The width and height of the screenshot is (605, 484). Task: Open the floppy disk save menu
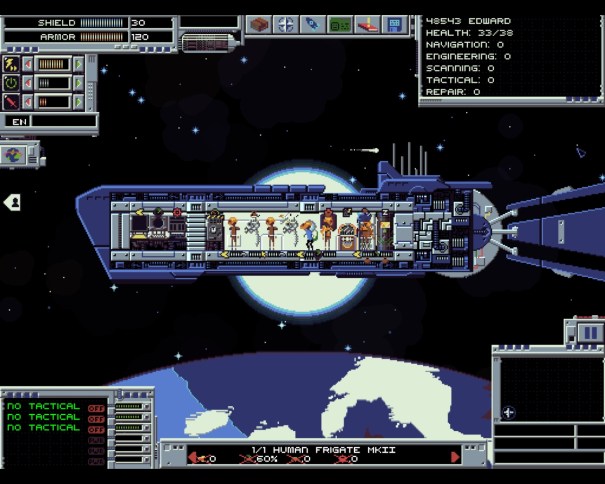pos(395,24)
